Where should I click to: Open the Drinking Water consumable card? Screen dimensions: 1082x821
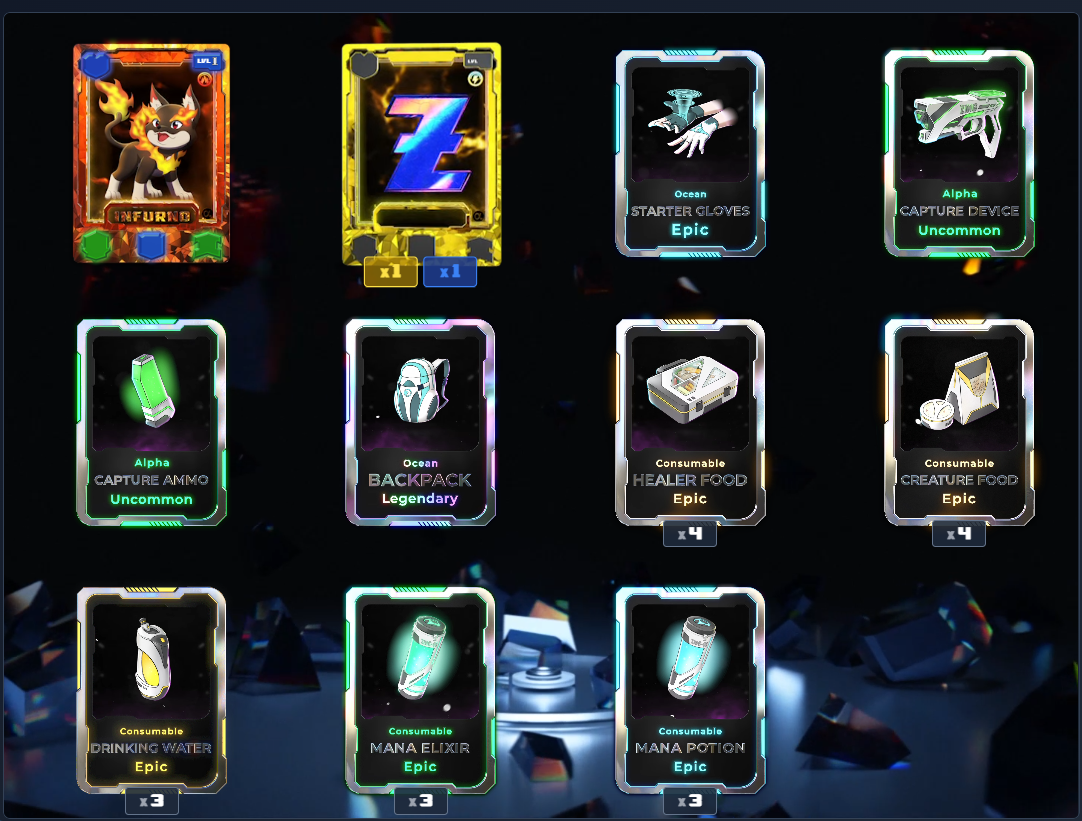151,689
